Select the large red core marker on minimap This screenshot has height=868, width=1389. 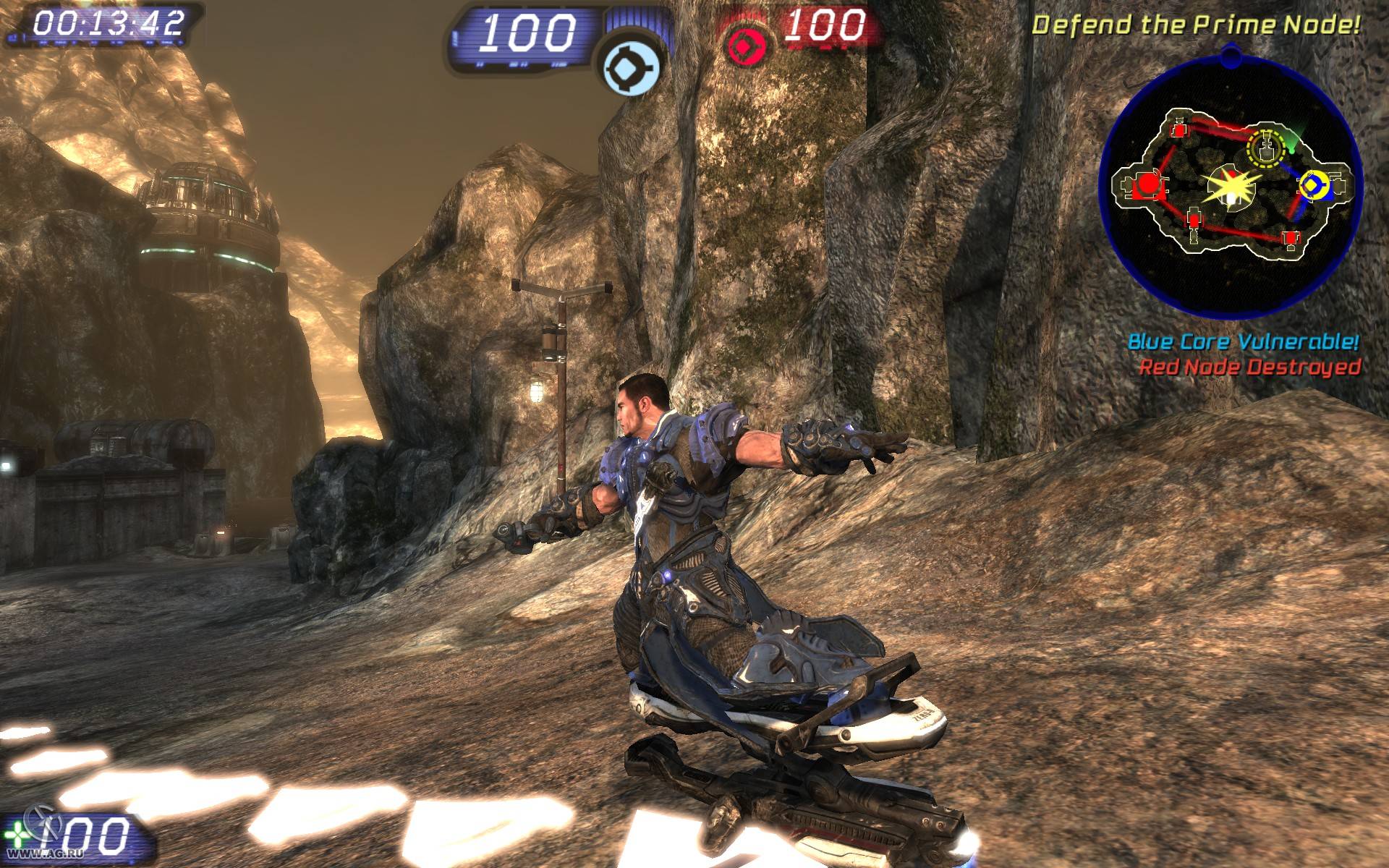[1147, 185]
